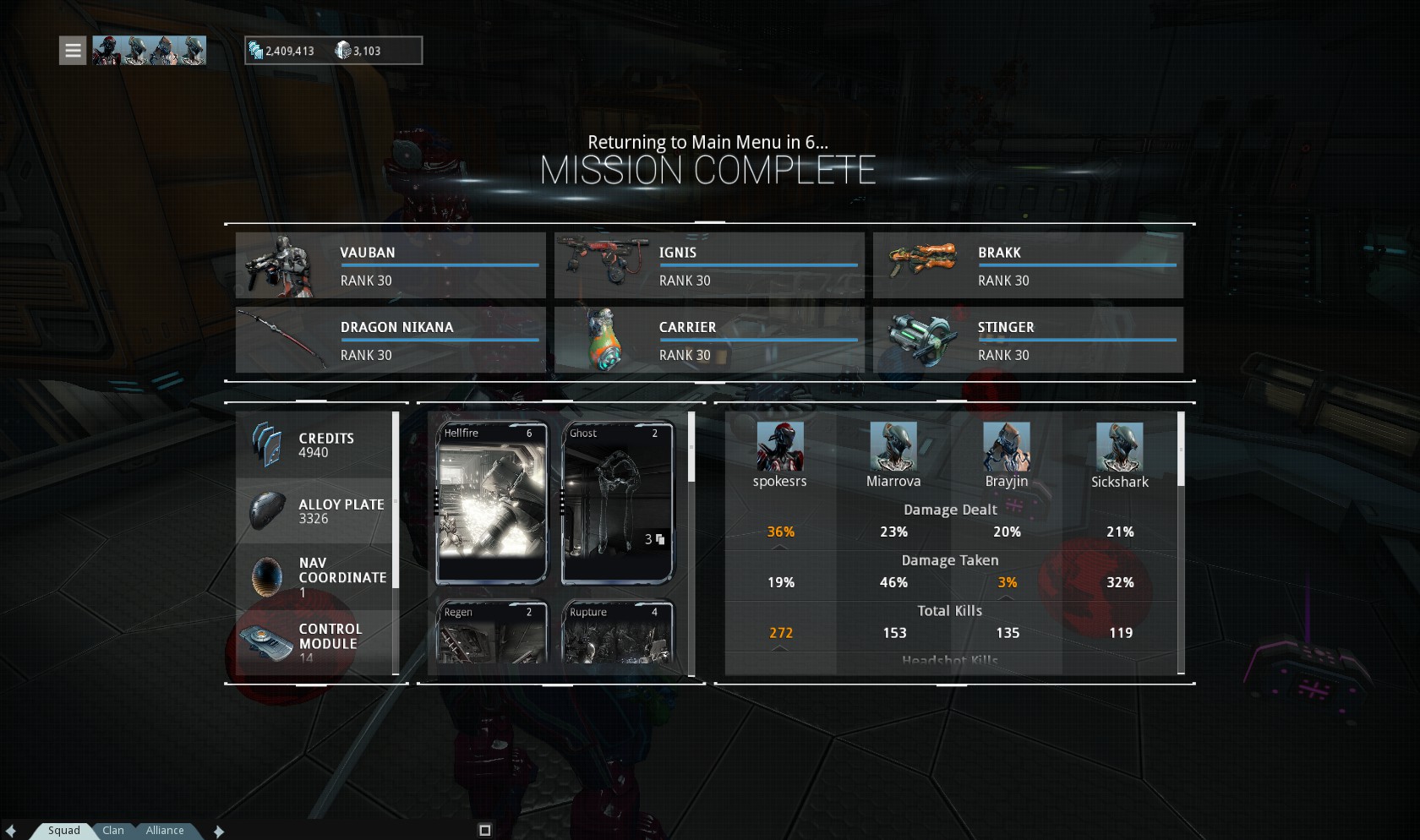Select the Alliance chat tab
Viewport: 1420px width, 840px height.
[x=165, y=831]
